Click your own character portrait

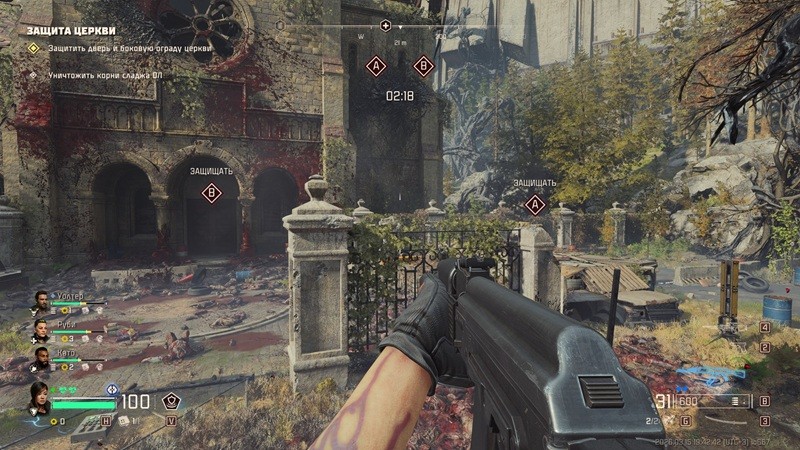coord(39,396)
